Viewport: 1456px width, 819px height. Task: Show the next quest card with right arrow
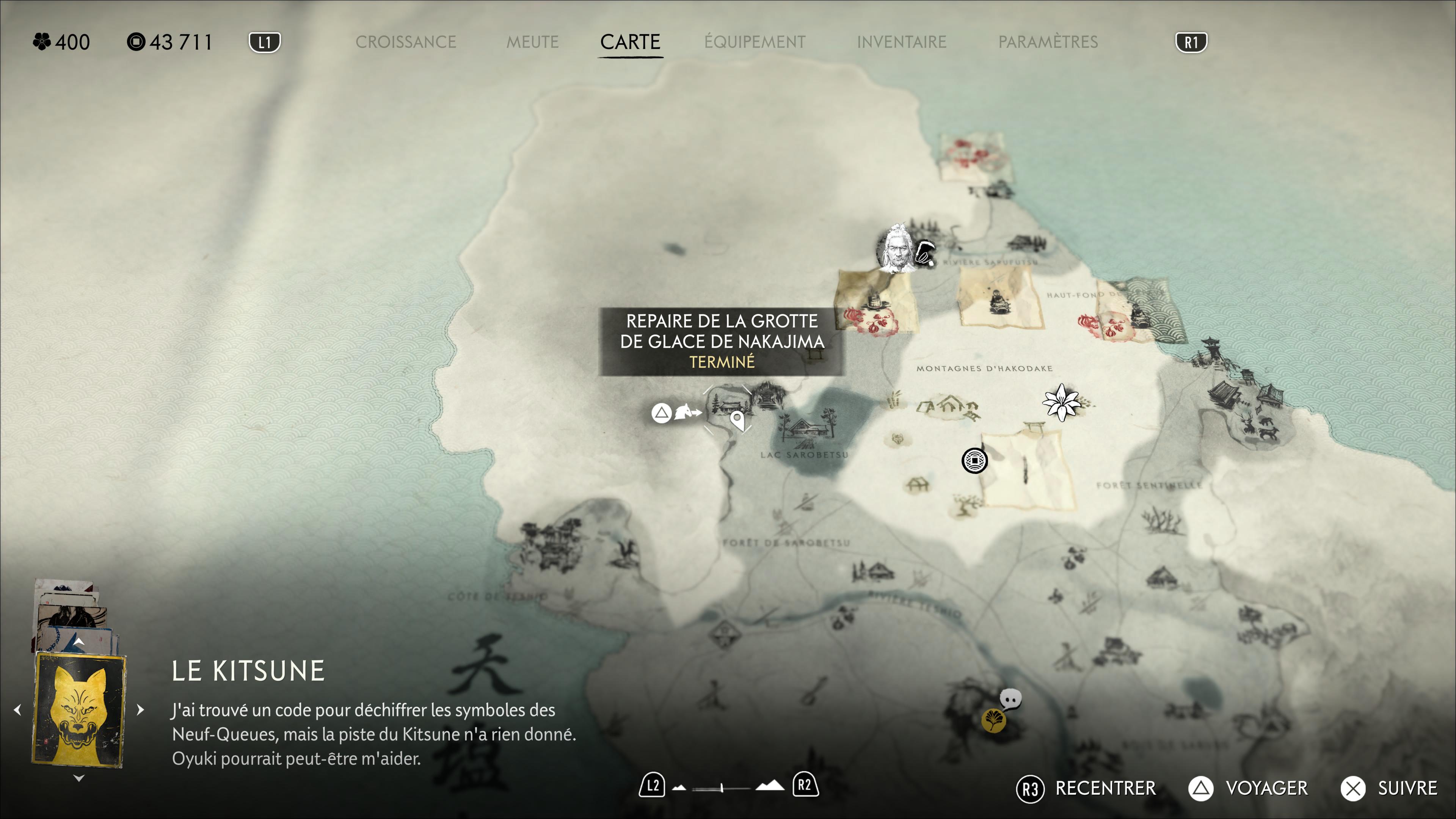click(141, 709)
